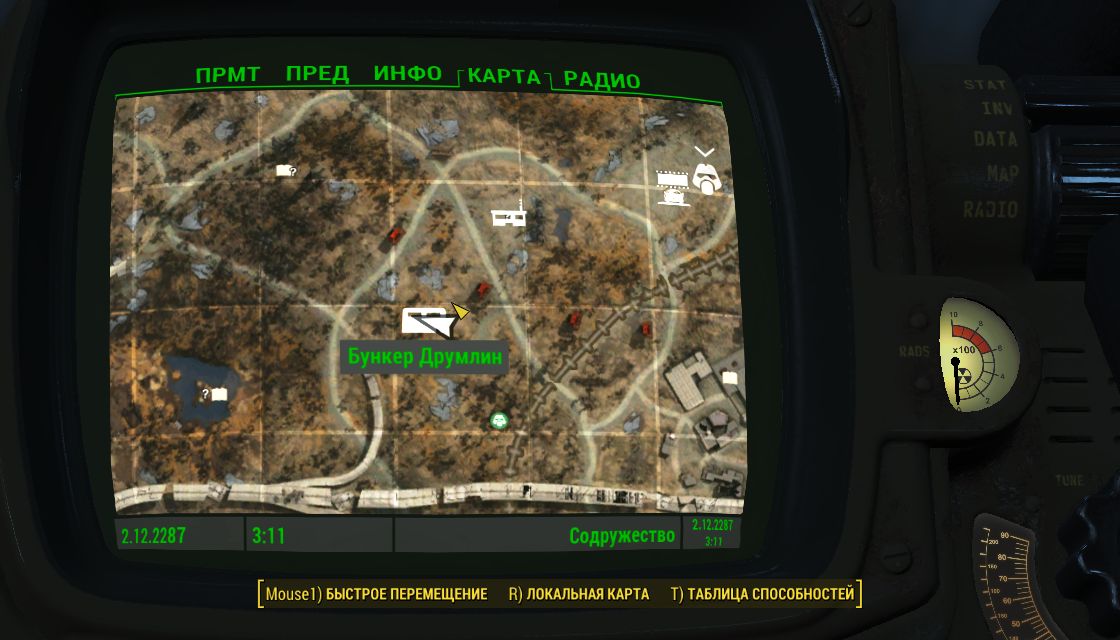Click the green round map marker
Image resolution: width=1120 pixels, height=640 pixels.
pyautogui.click(x=499, y=420)
